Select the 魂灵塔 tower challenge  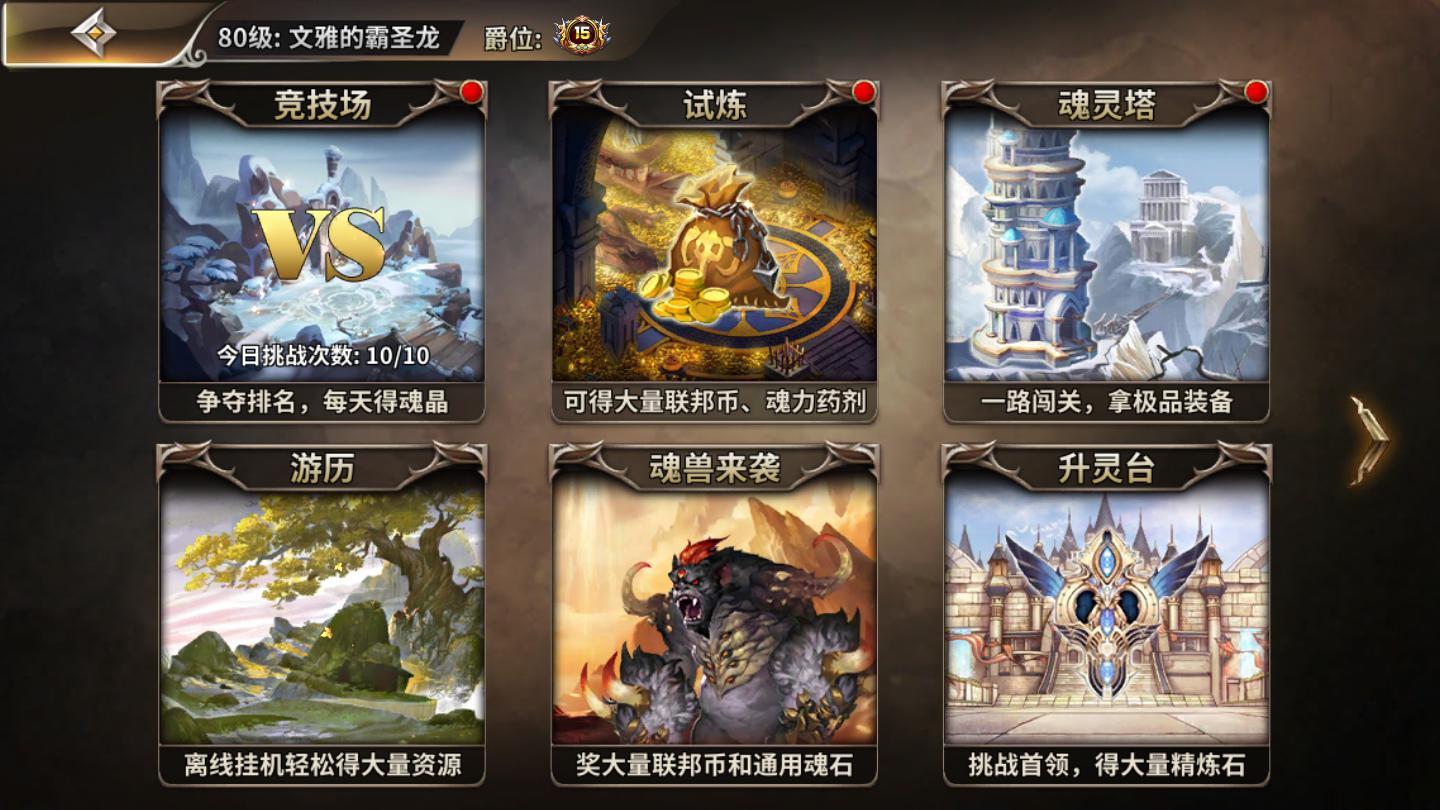[1106, 250]
